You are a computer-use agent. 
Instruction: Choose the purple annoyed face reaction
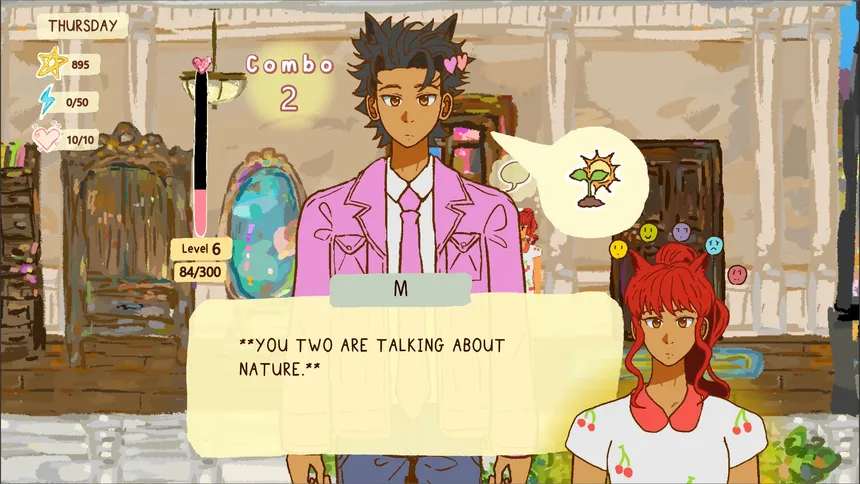click(x=682, y=232)
